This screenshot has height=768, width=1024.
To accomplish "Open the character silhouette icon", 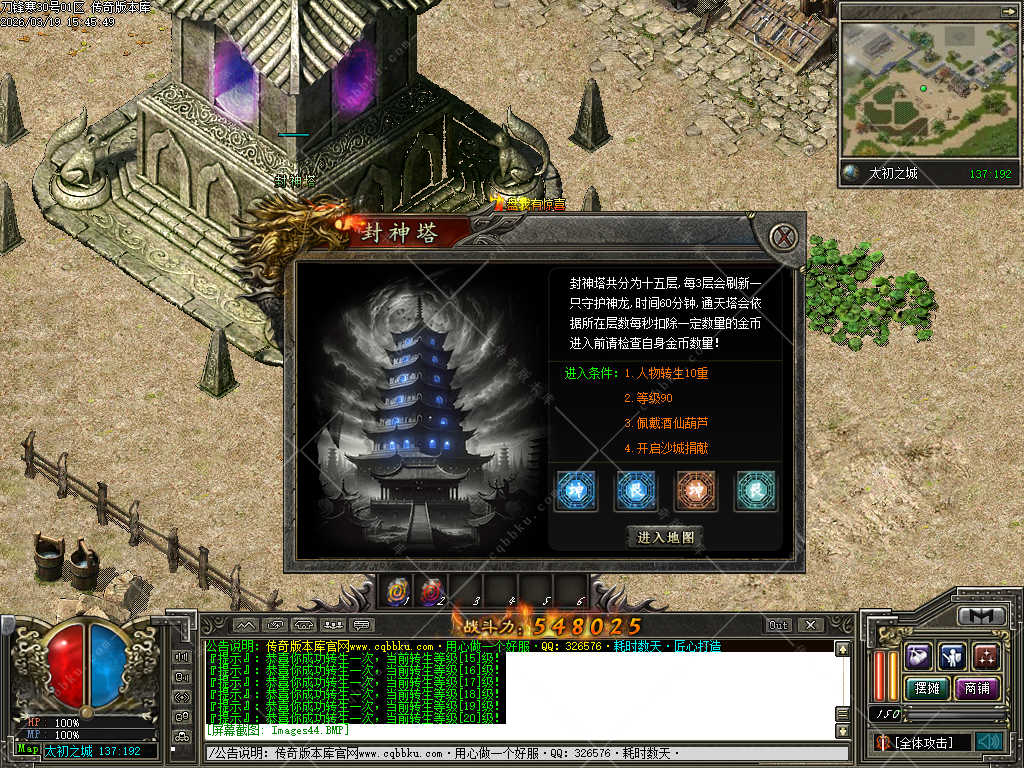I will 952,656.
